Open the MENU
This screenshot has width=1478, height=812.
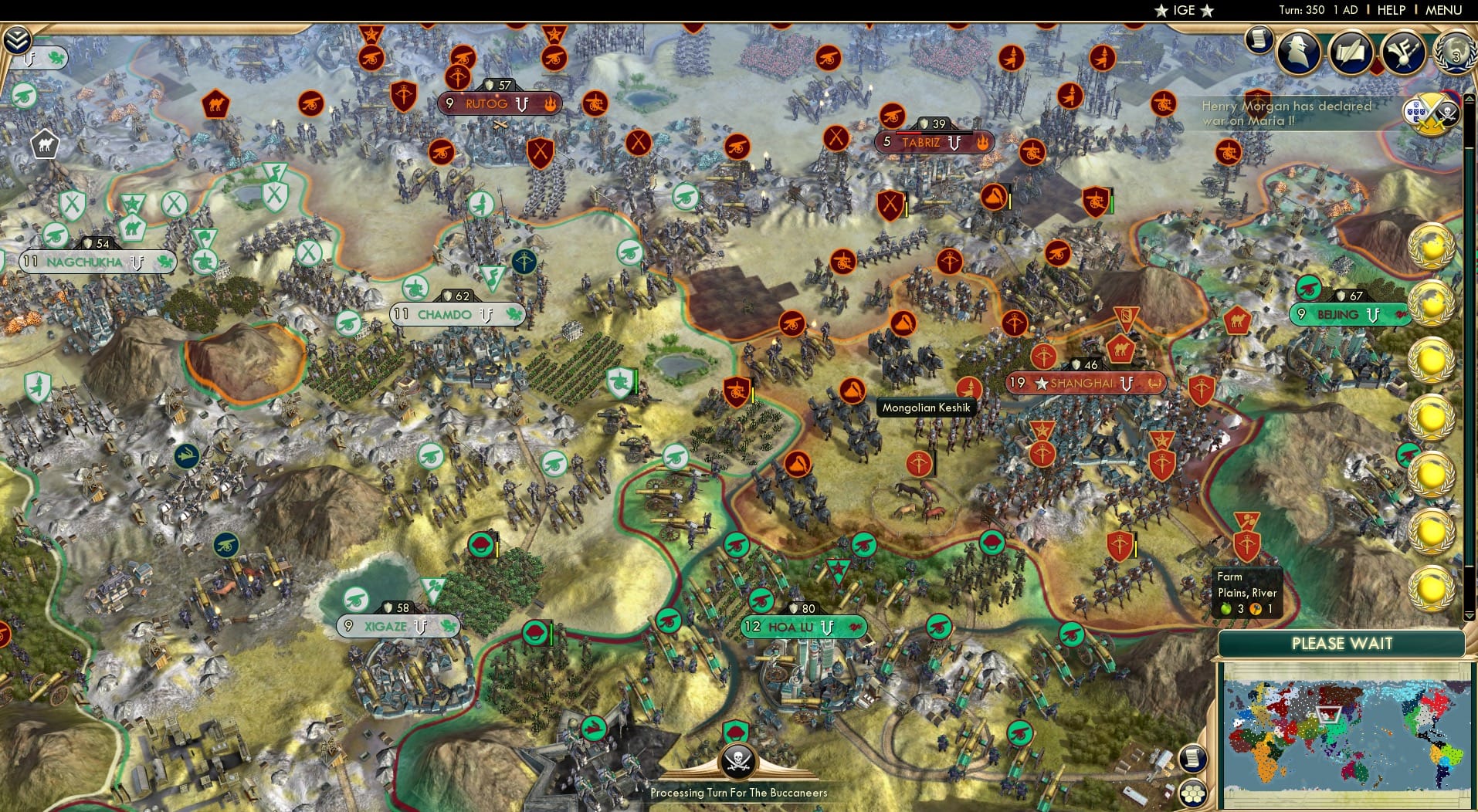point(1442,10)
